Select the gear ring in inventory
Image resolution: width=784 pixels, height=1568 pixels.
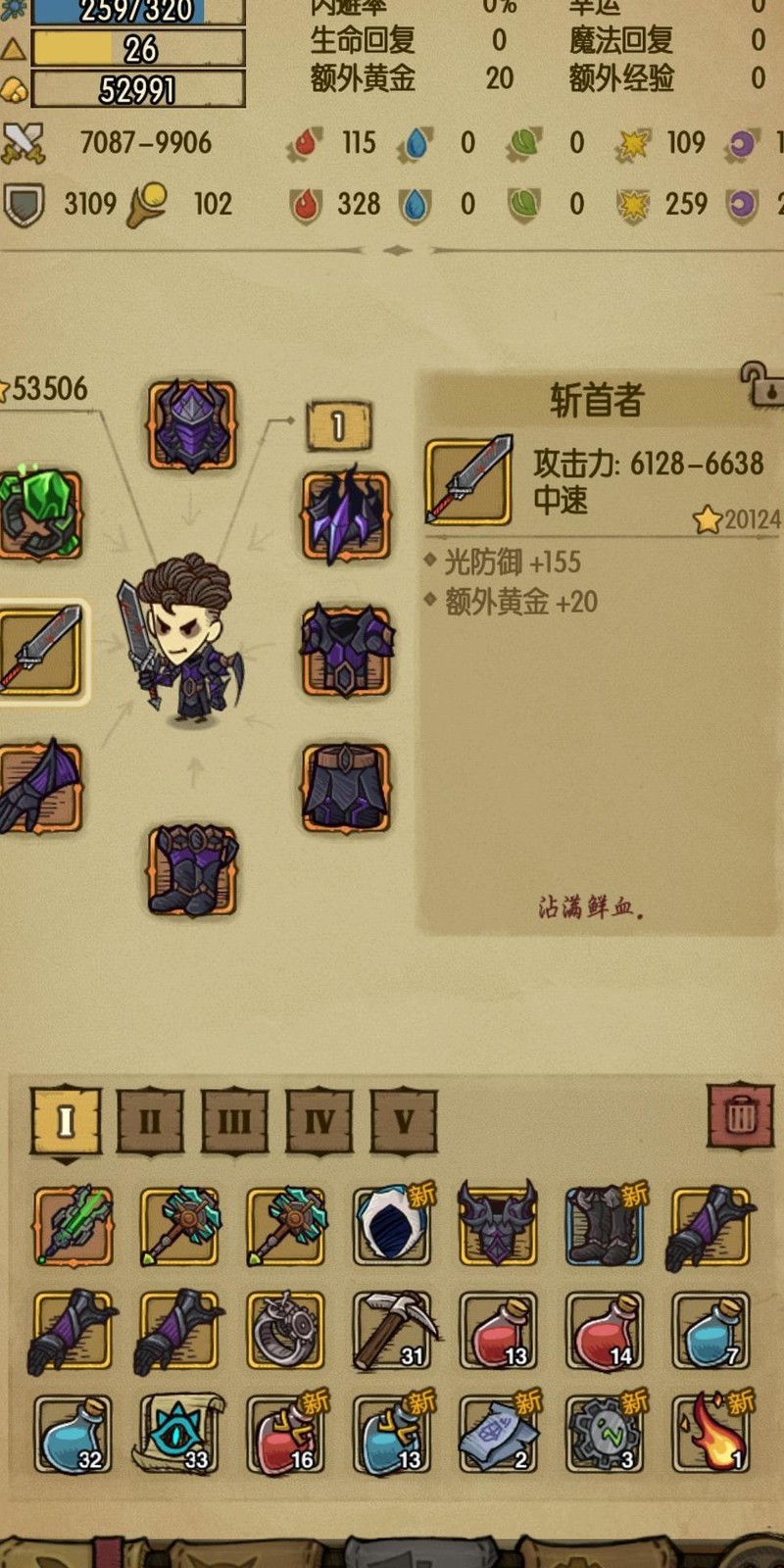point(285,1331)
